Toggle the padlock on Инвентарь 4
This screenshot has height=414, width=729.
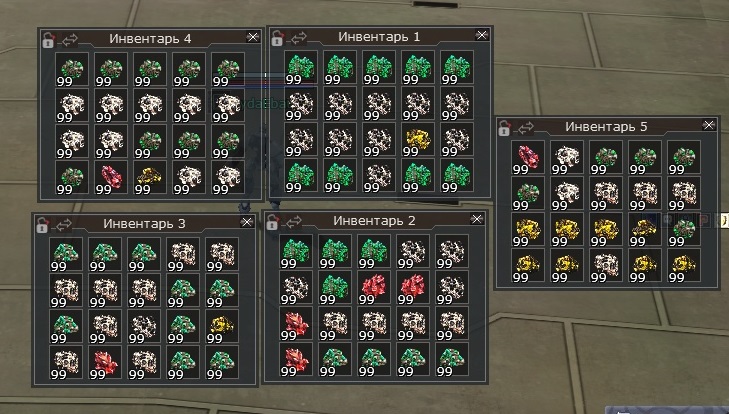[48, 40]
